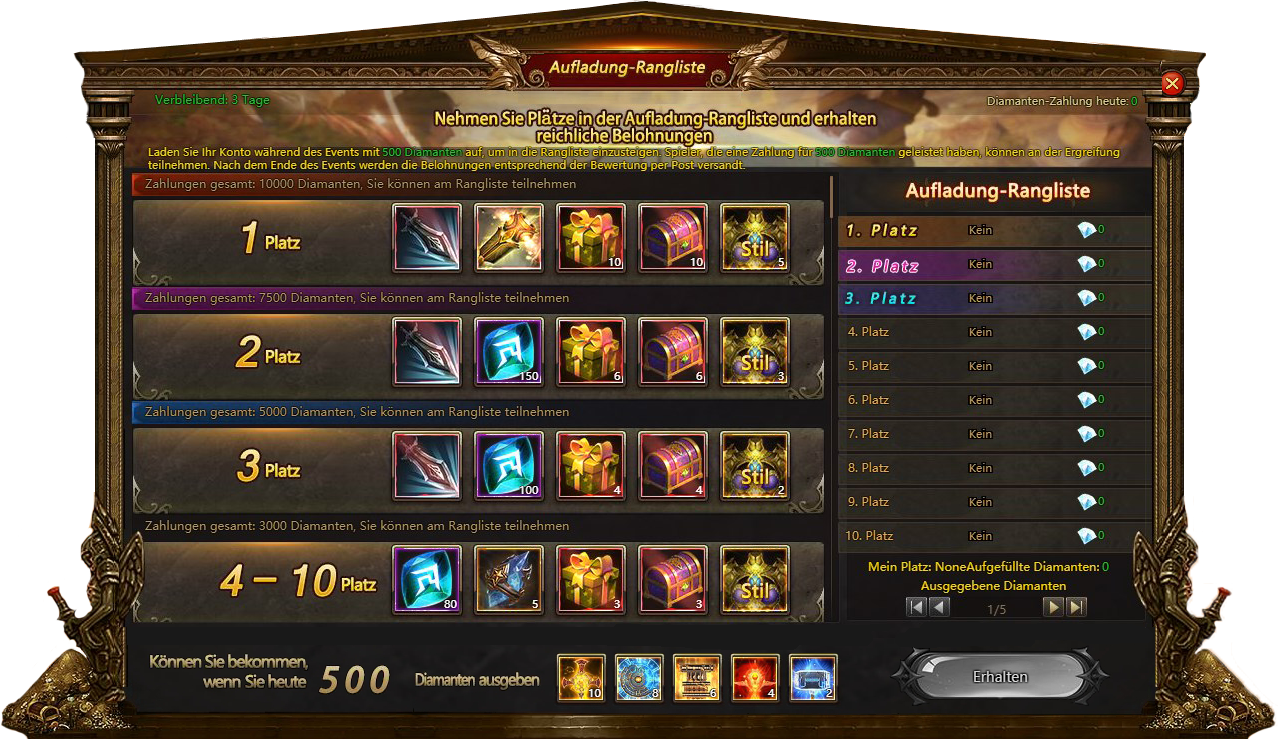Viewport: 1278px width, 739px height.
Task: Select the 1. Platz entry in ranking list
Action: tap(990, 230)
